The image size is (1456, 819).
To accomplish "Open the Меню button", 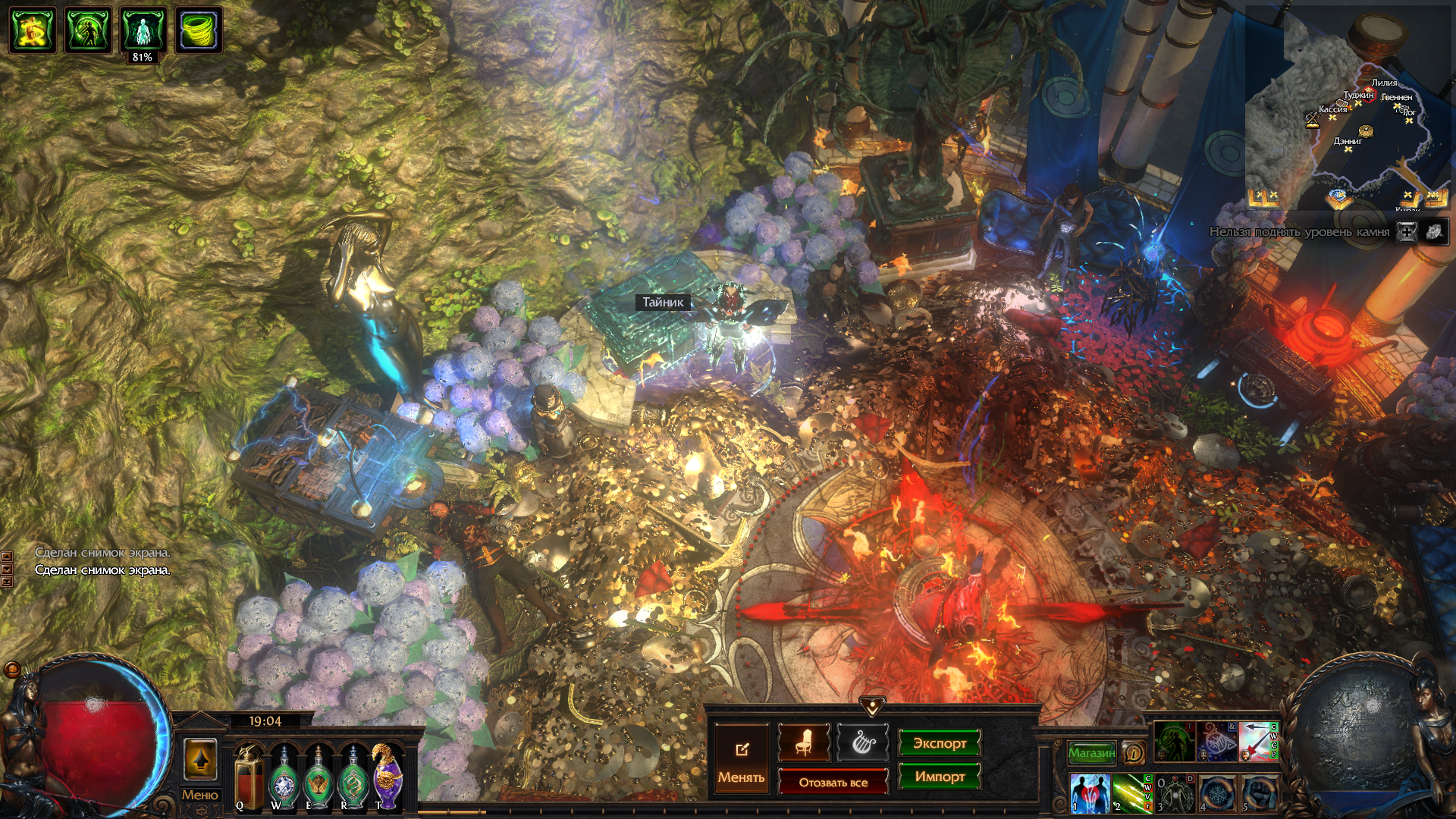I will click(199, 795).
